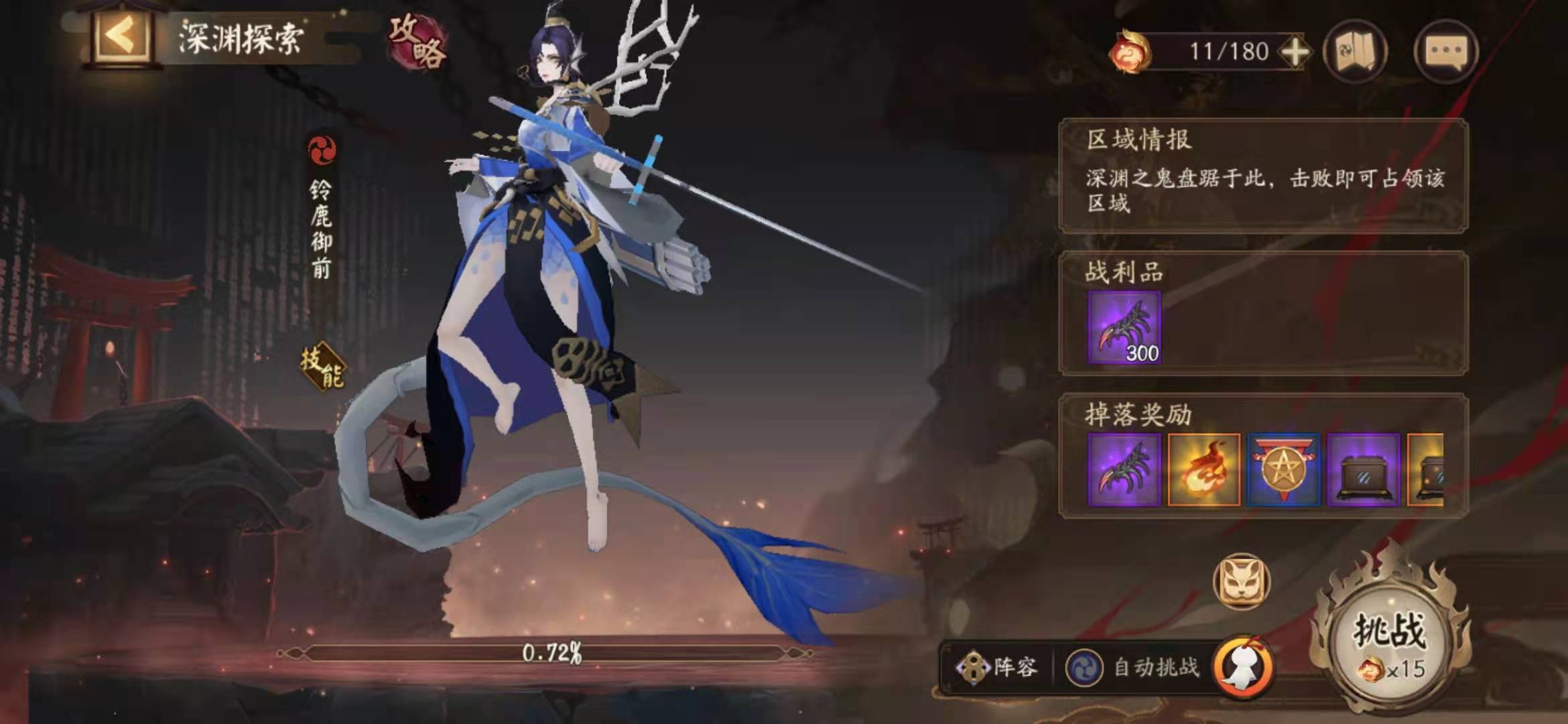Viewport: 1568px width, 724px height.
Task: Select the claw item in 掉落奖励
Action: (x=1124, y=469)
